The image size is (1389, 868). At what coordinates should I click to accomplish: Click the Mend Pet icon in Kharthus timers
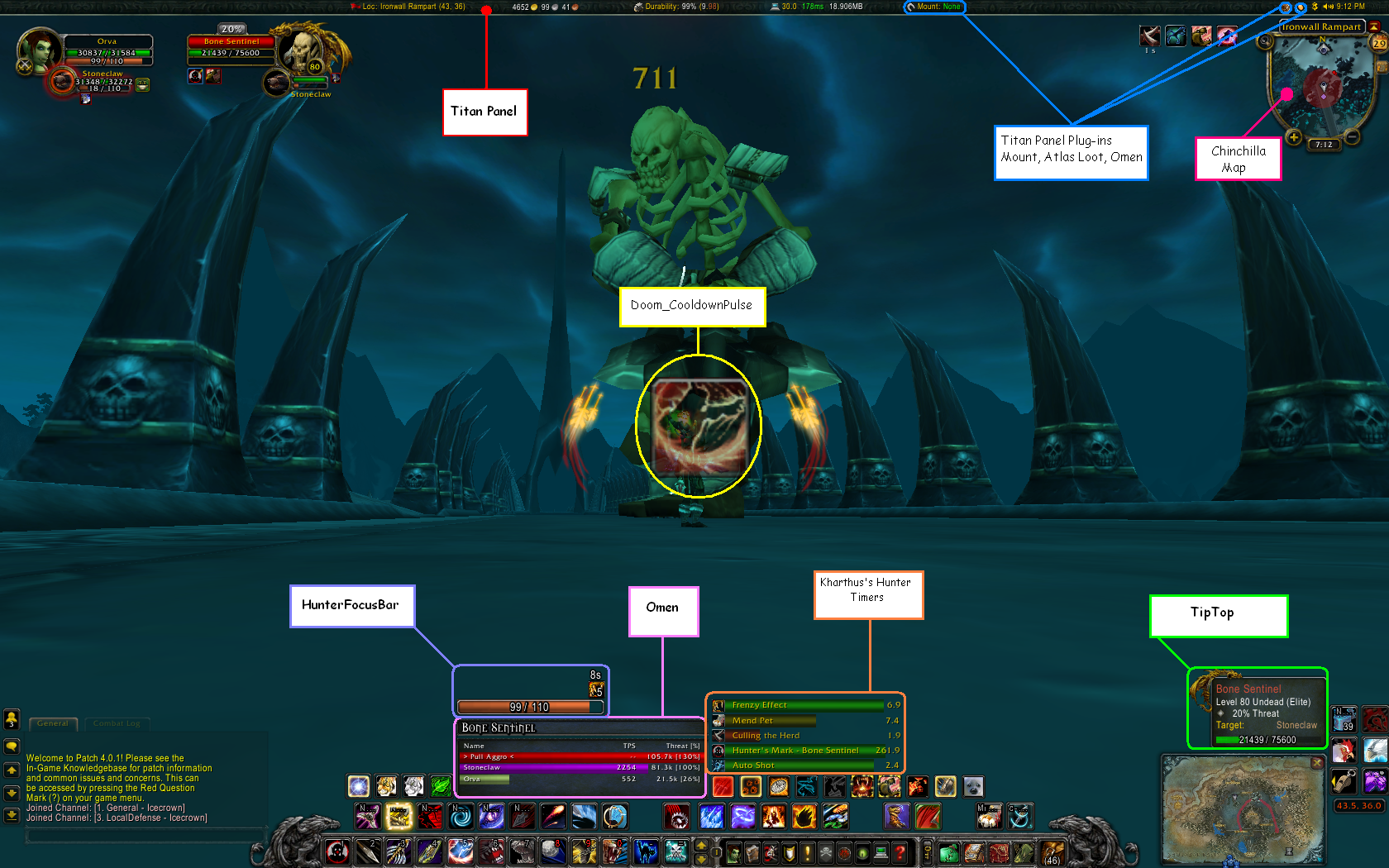click(718, 720)
